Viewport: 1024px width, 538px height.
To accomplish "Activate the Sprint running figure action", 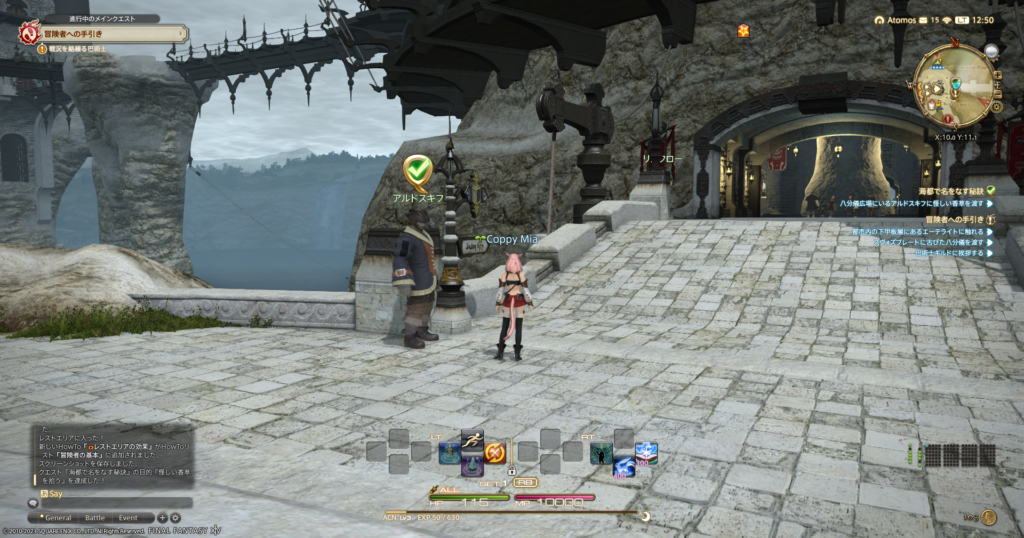I will pyautogui.click(x=472, y=438).
